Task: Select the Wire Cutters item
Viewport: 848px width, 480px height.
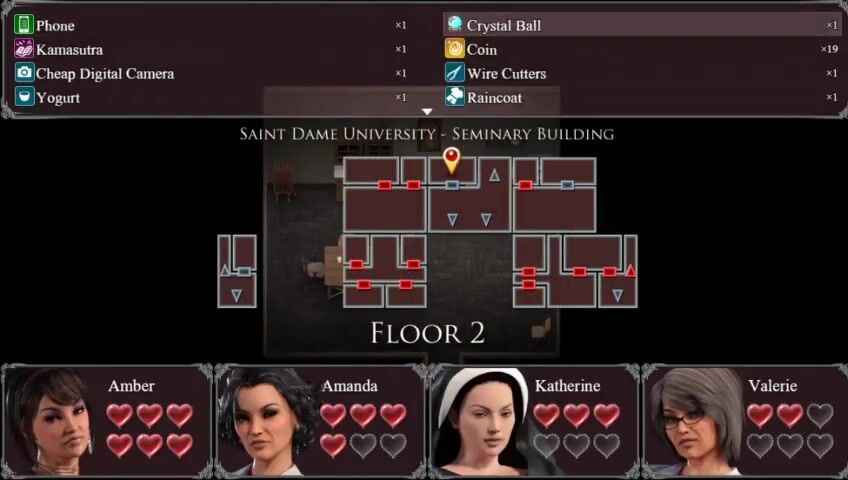Action: (642, 73)
